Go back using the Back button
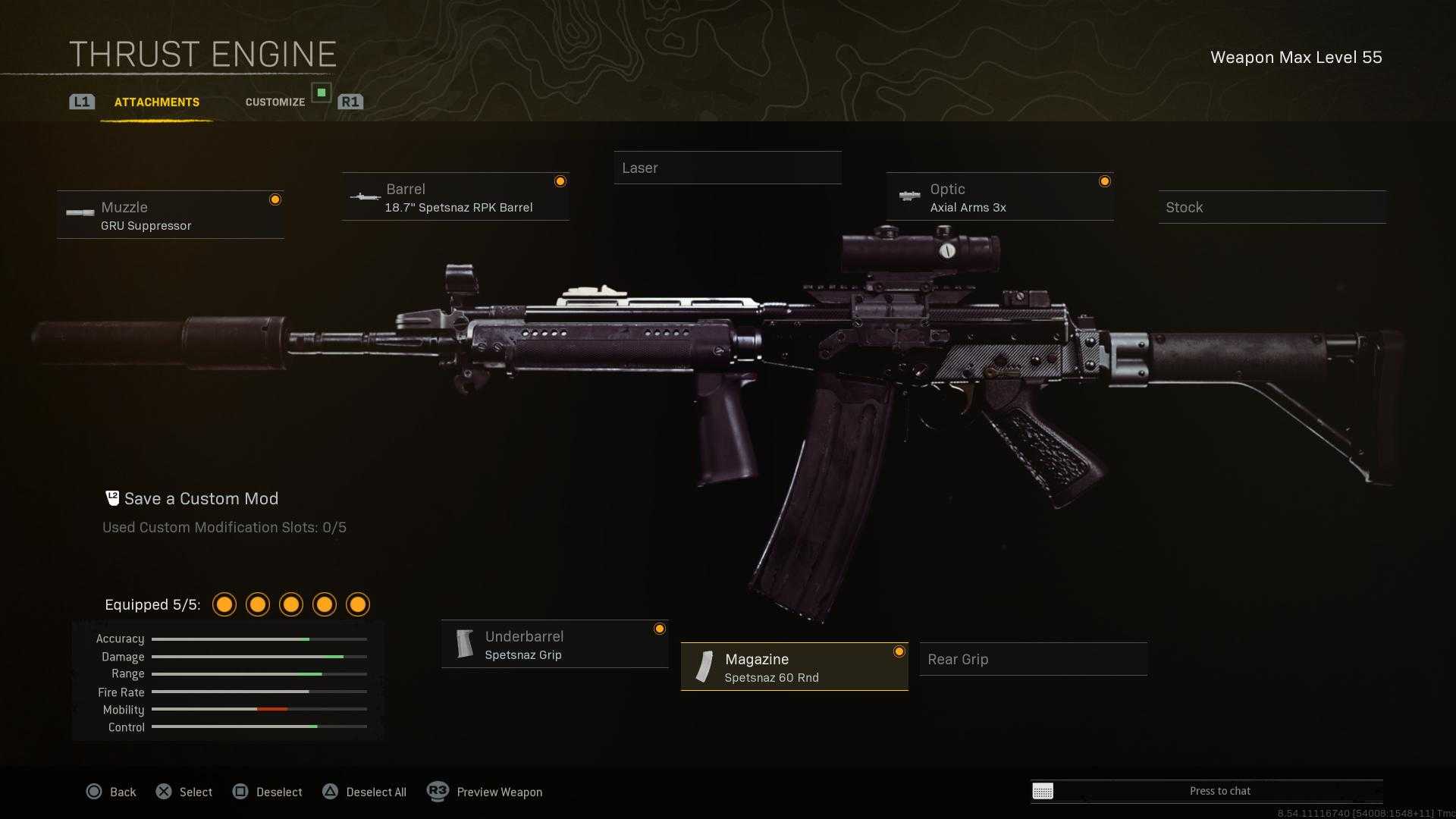Image resolution: width=1456 pixels, height=819 pixels. tap(111, 792)
